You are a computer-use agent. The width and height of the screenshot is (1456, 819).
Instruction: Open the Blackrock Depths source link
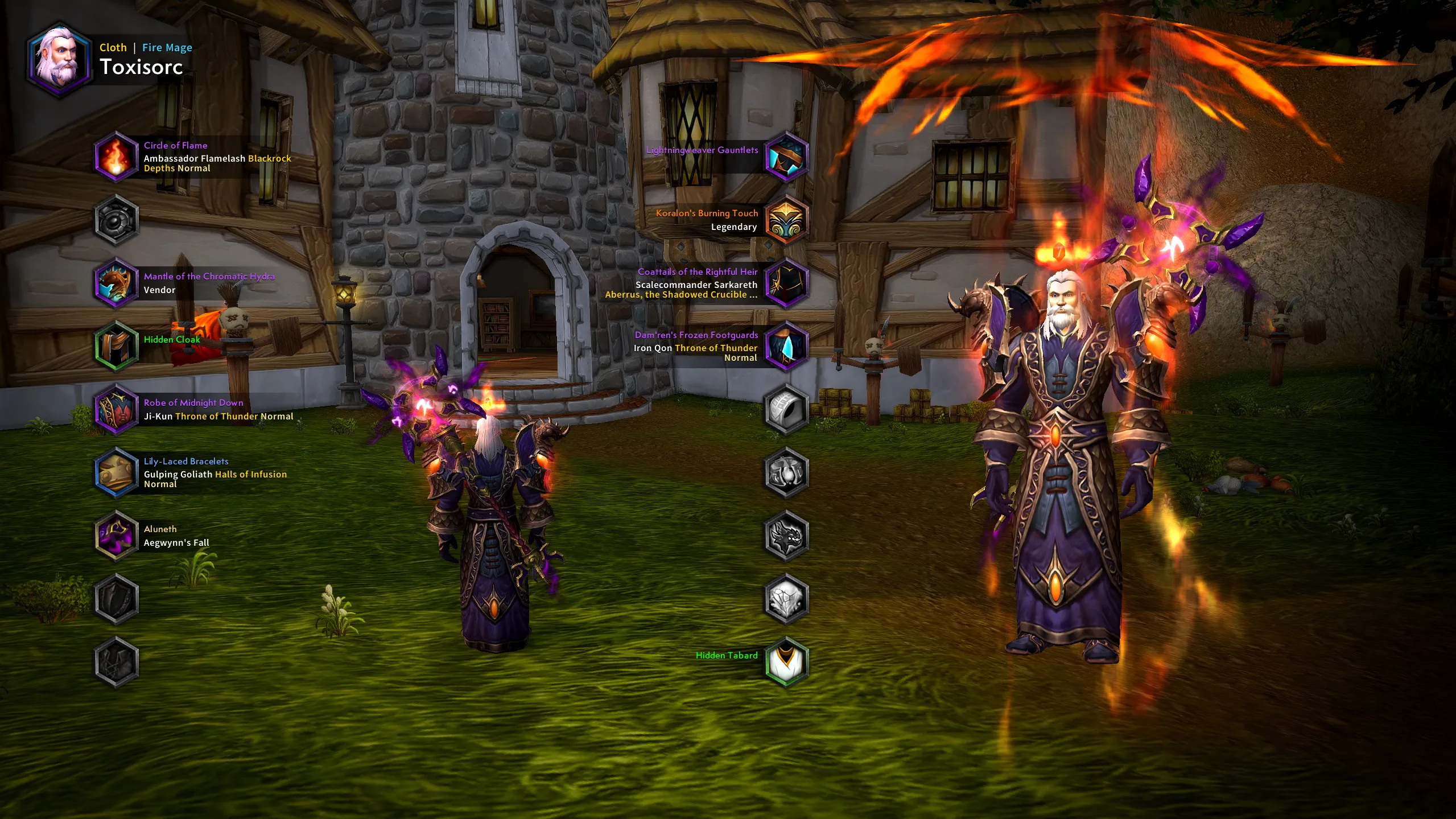(269, 158)
